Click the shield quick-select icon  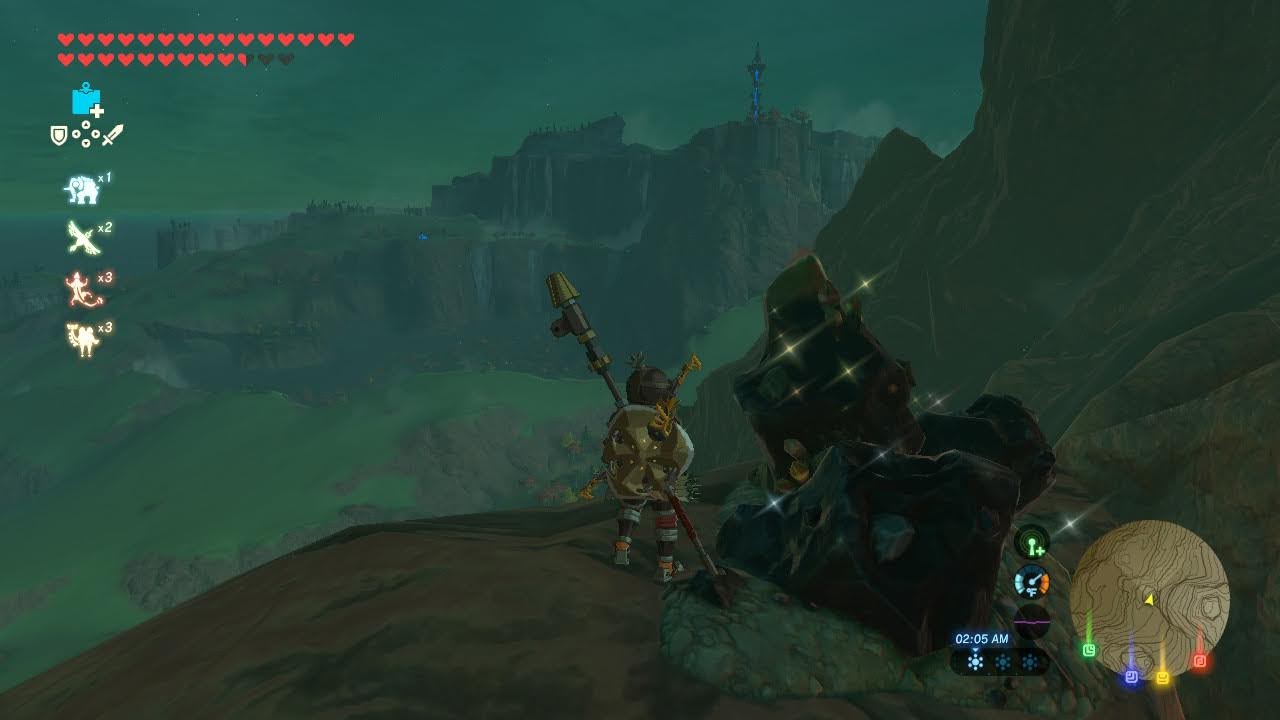pos(59,134)
